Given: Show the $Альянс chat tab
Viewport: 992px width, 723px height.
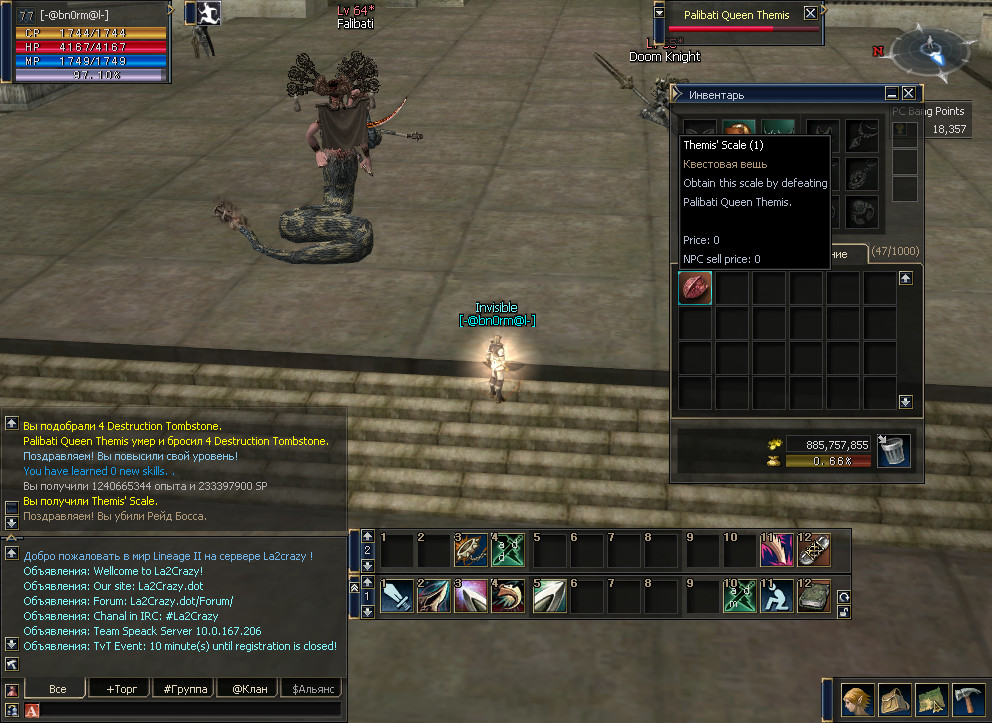Looking at the screenshot, I should 311,689.
